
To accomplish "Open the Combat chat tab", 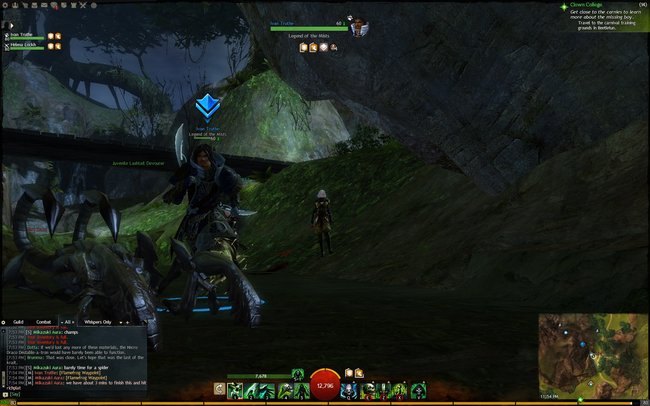I will tap(43, 322).
